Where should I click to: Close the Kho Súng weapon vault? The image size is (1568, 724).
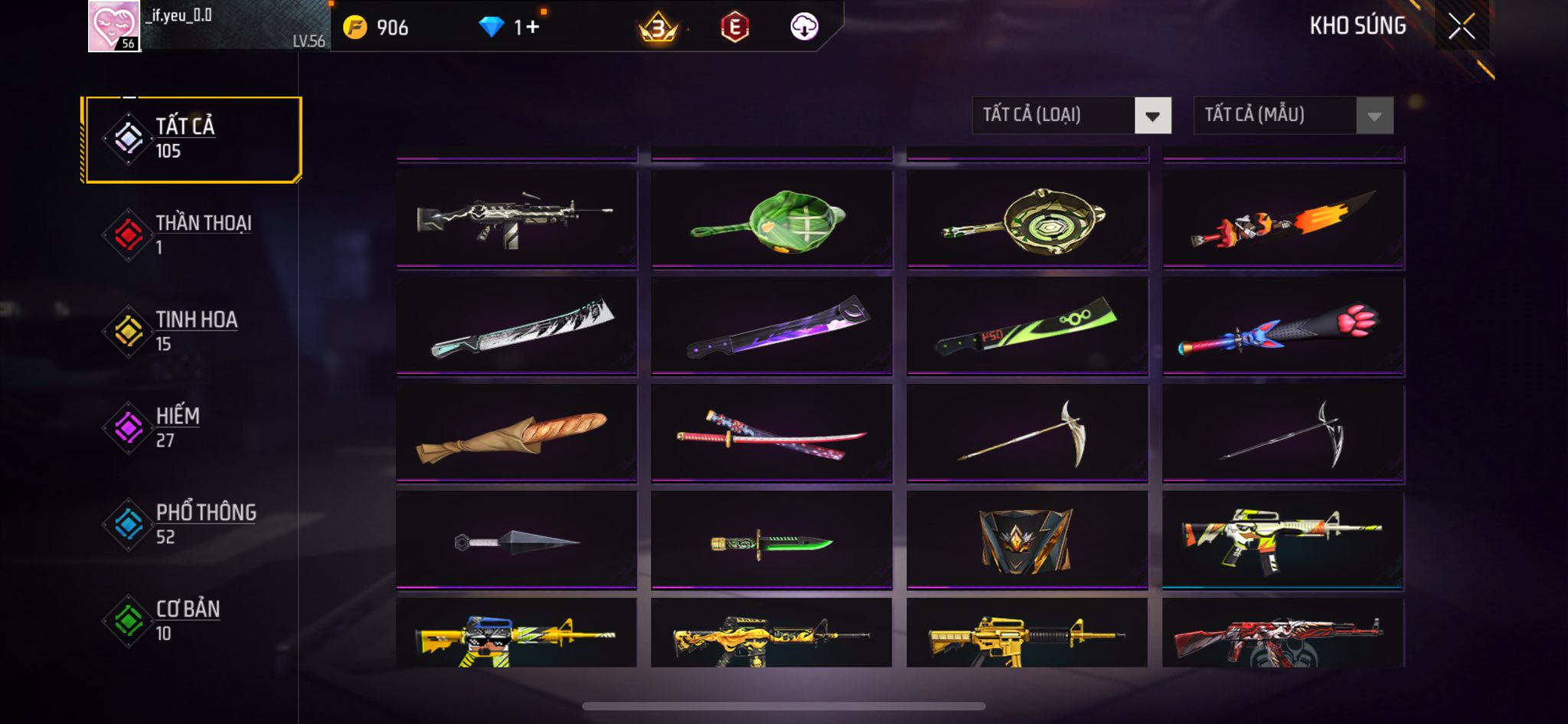[x=1461, y=27]
